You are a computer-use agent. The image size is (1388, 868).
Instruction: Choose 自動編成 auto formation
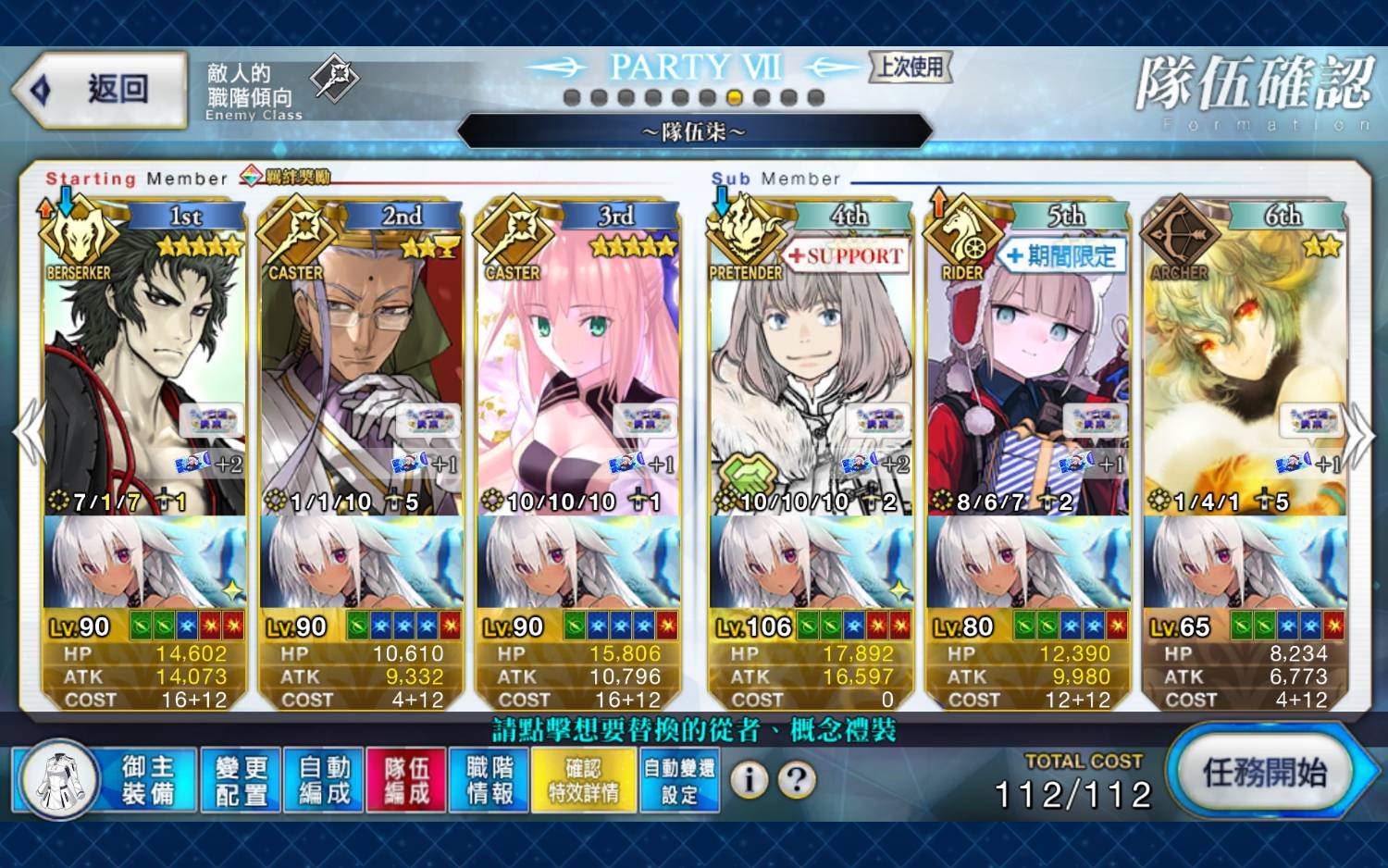tap(324, 780)
